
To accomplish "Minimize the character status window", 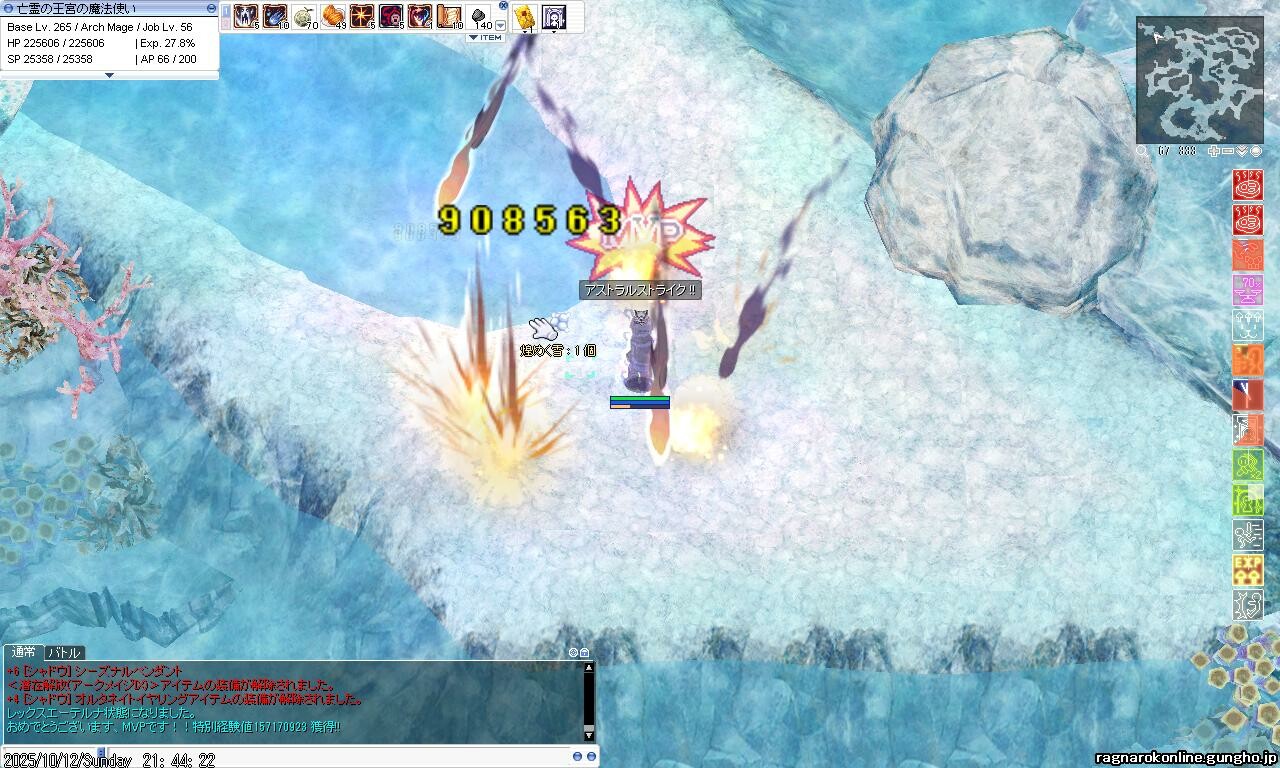I will (x=211, y=8).
